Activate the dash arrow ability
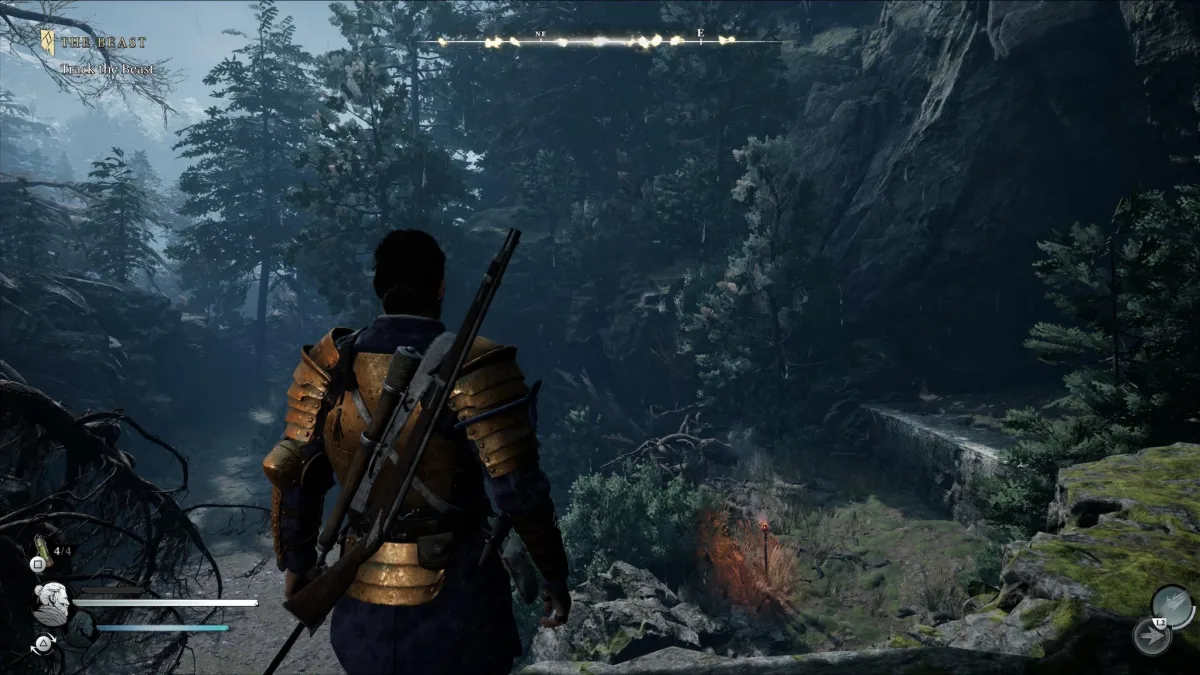 1150,636
